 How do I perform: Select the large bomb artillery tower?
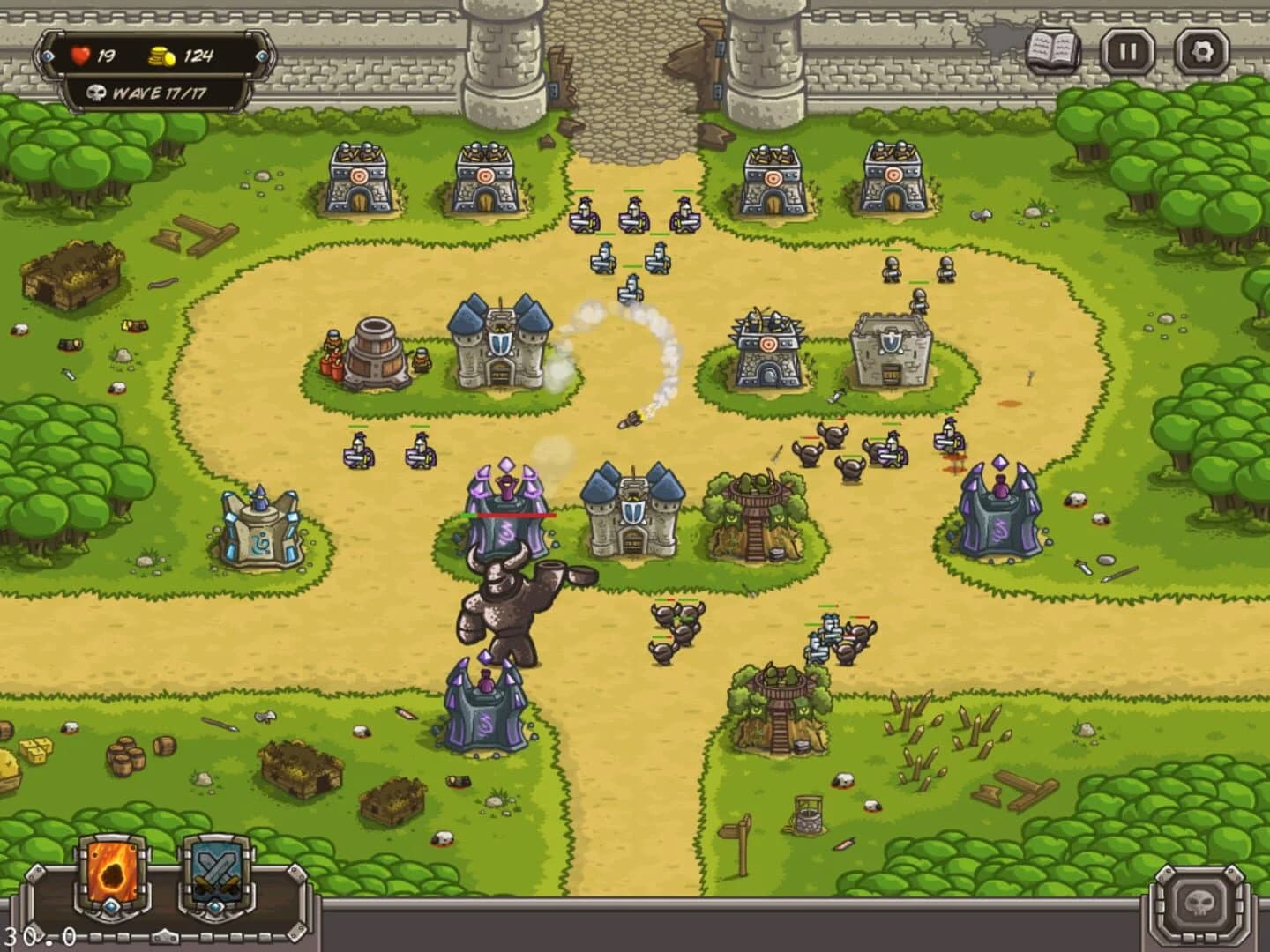[x=374, y=353]
